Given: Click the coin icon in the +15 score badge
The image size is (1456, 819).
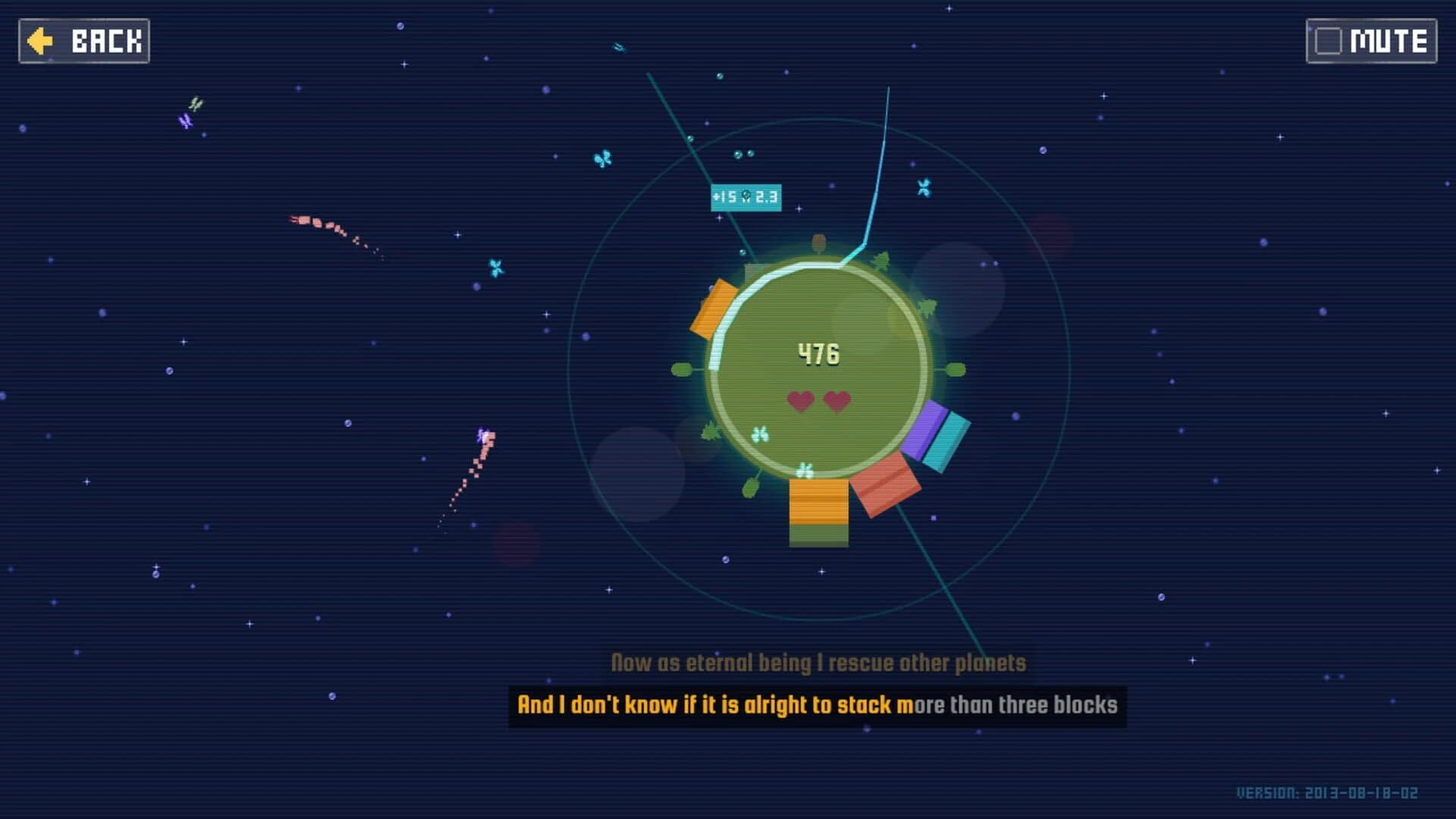Looking at the screenshot, I should tap(747, 196).
